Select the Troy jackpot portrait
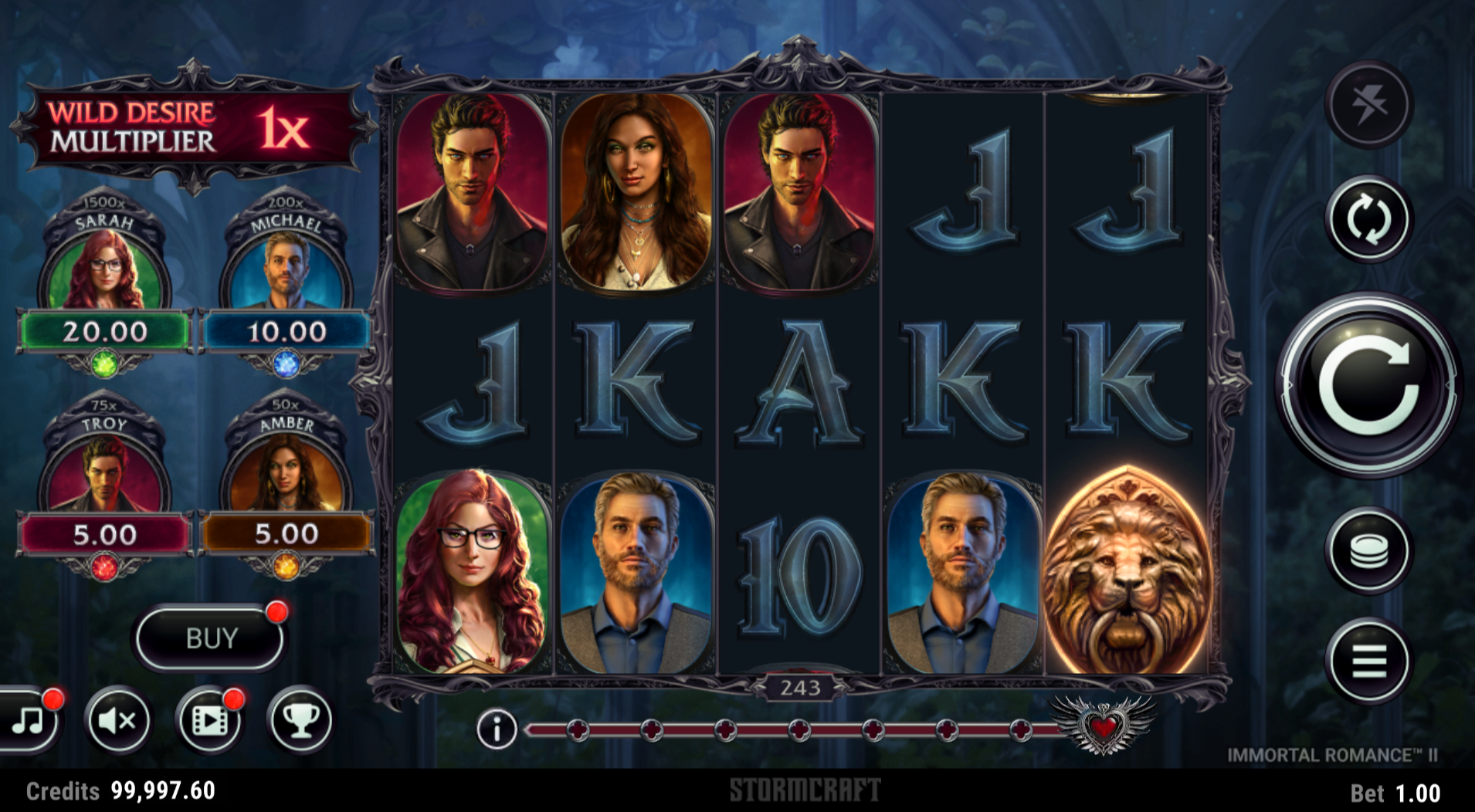1475x812 pixels. 105,472
